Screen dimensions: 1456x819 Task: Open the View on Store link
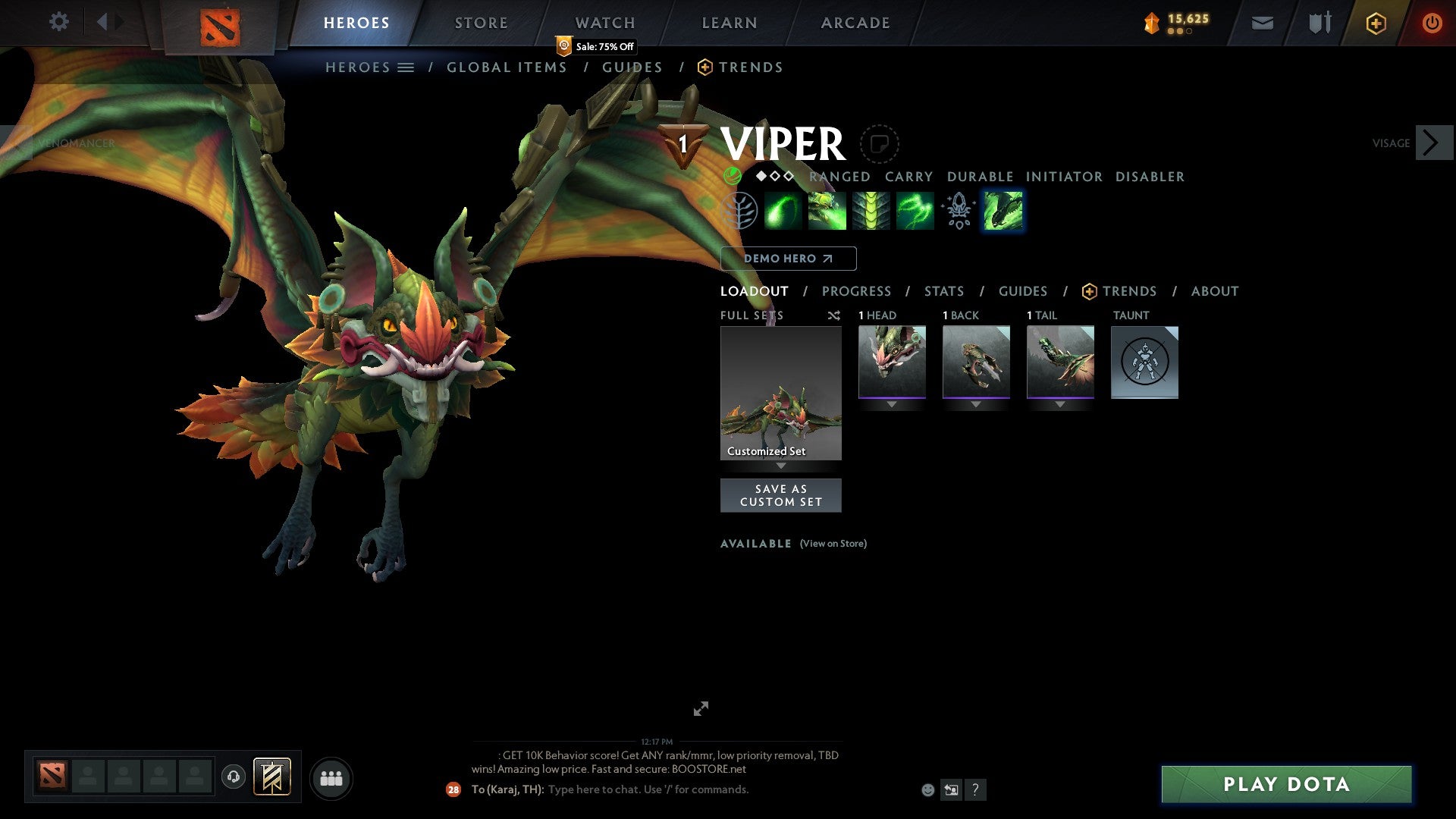coord(833,544)
